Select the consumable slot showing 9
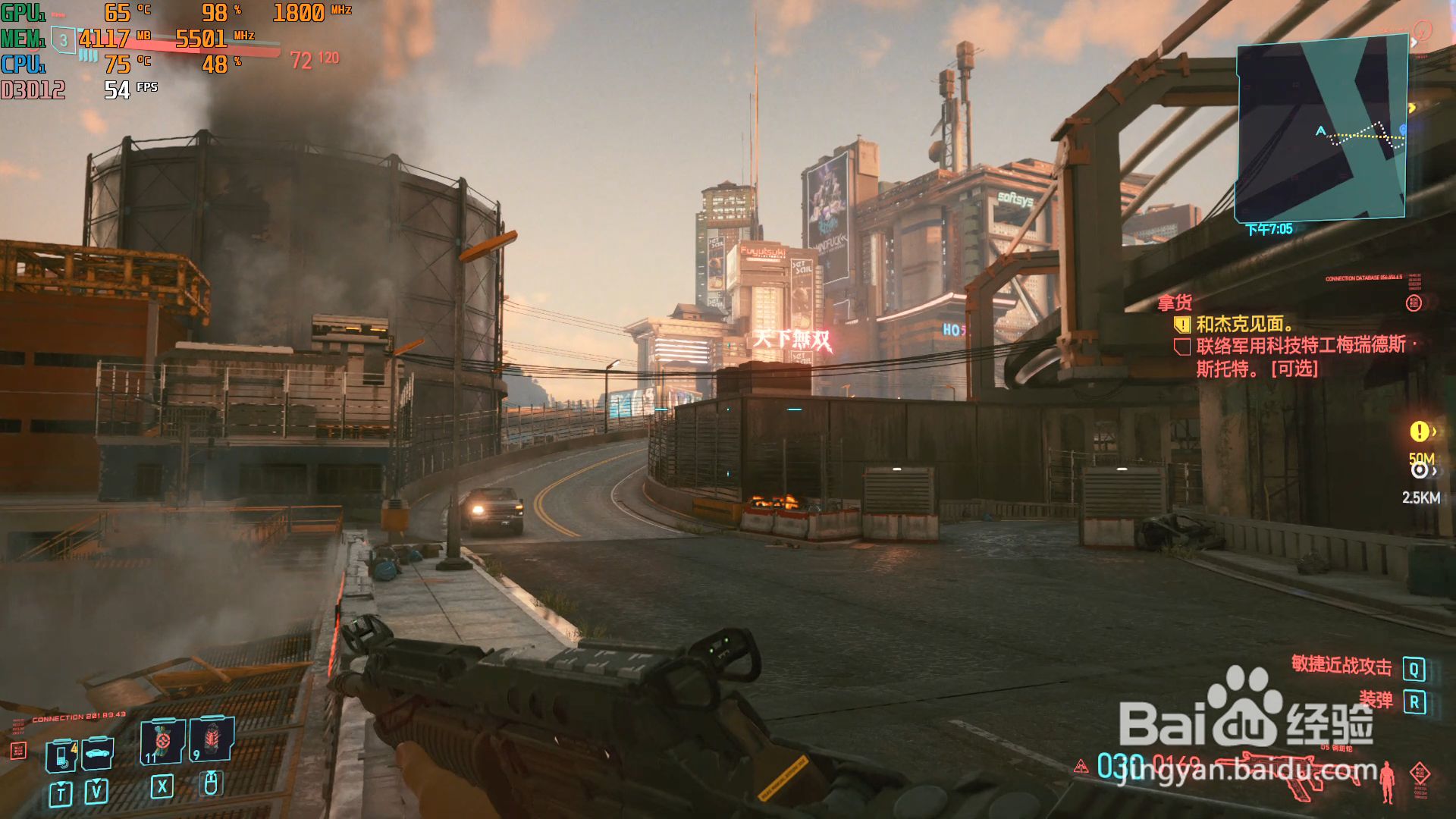The image size is (1456, 819). (212, 739)
